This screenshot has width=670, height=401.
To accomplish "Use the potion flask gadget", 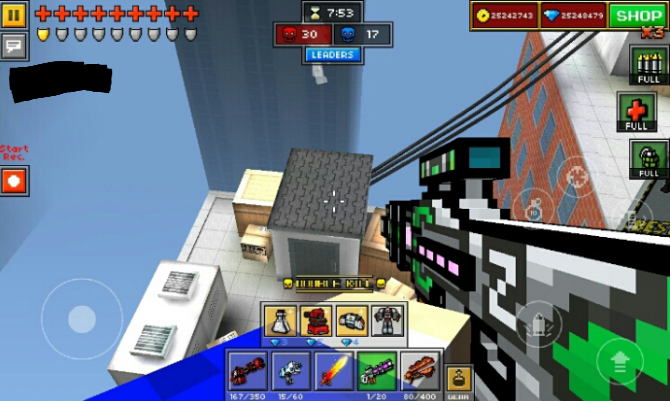I will pos(281,322).
